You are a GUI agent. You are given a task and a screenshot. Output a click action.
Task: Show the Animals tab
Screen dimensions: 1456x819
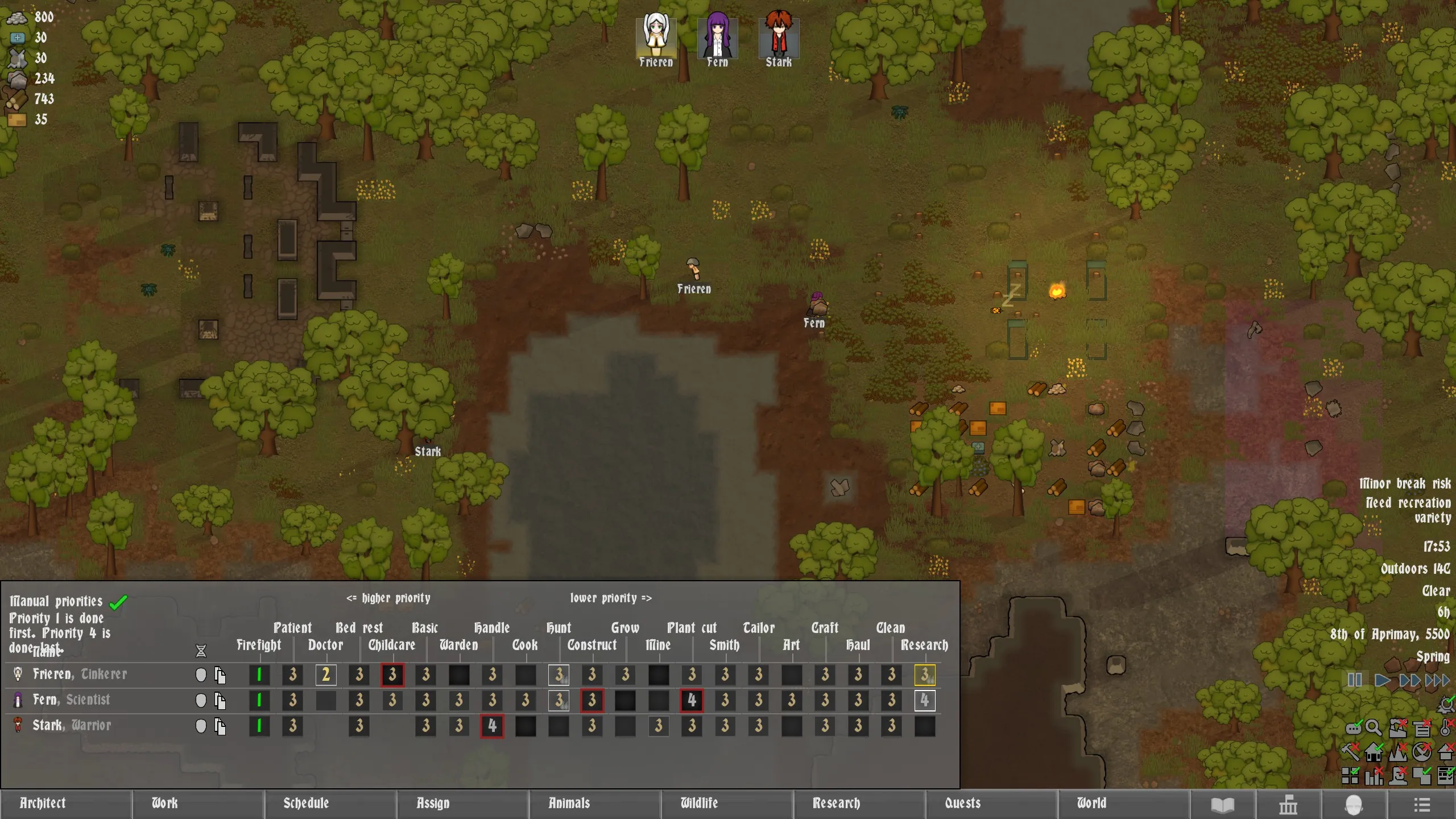(x=595, y=803)
